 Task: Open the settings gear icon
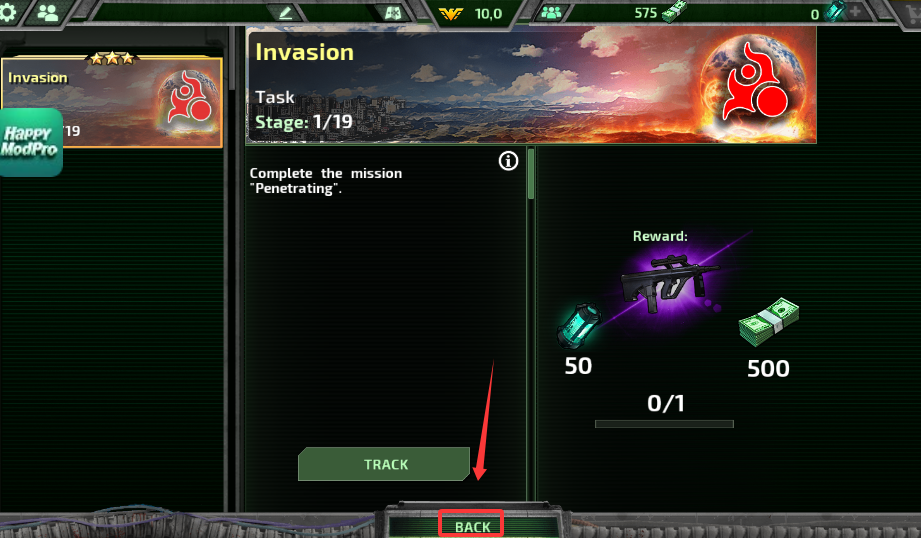click(10, 12)
